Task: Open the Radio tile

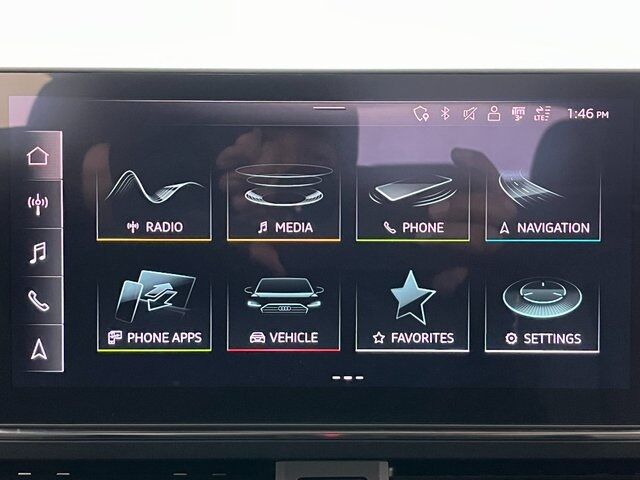Action: [154, 203]
